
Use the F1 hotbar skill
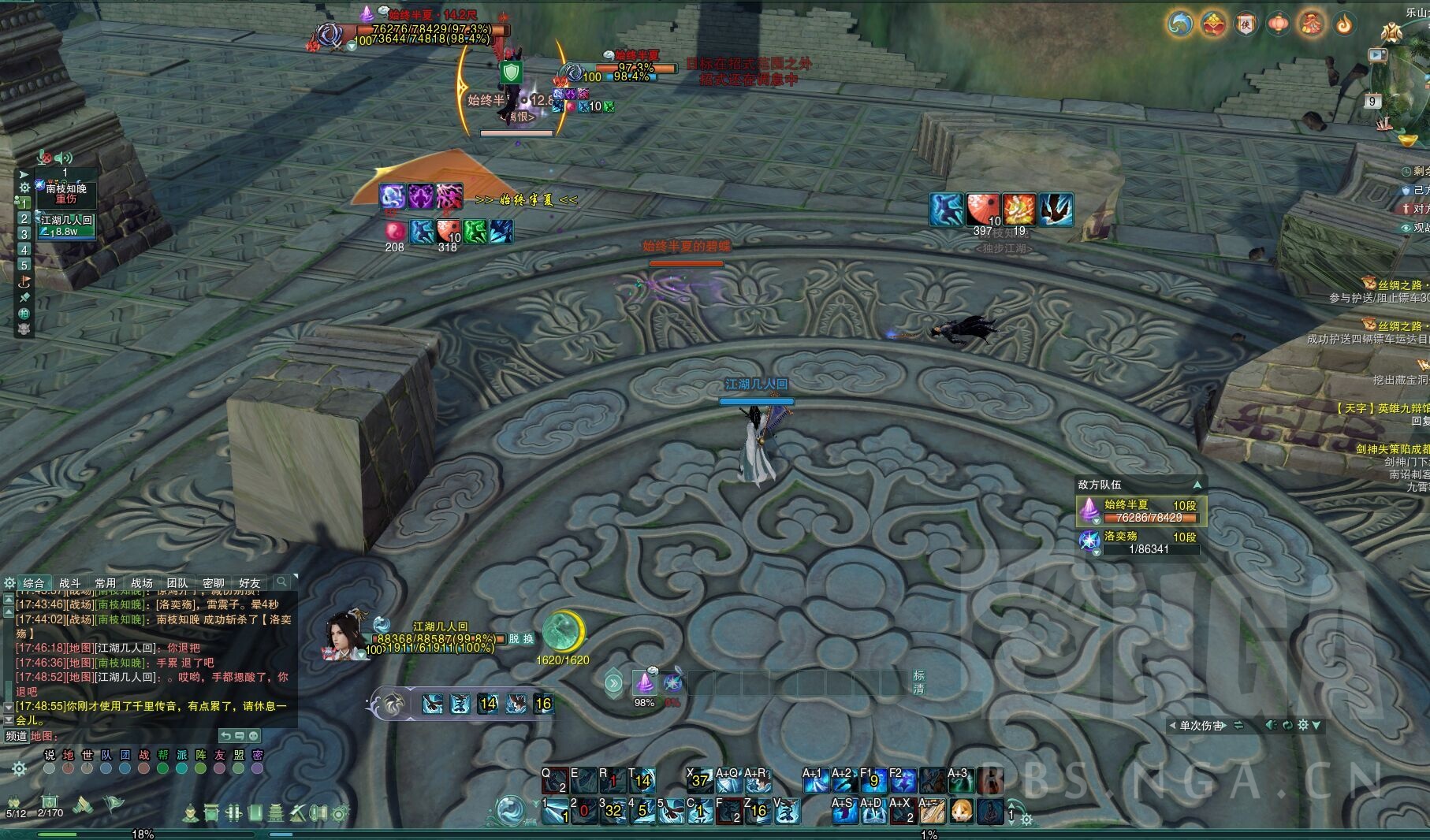point(873,780)
